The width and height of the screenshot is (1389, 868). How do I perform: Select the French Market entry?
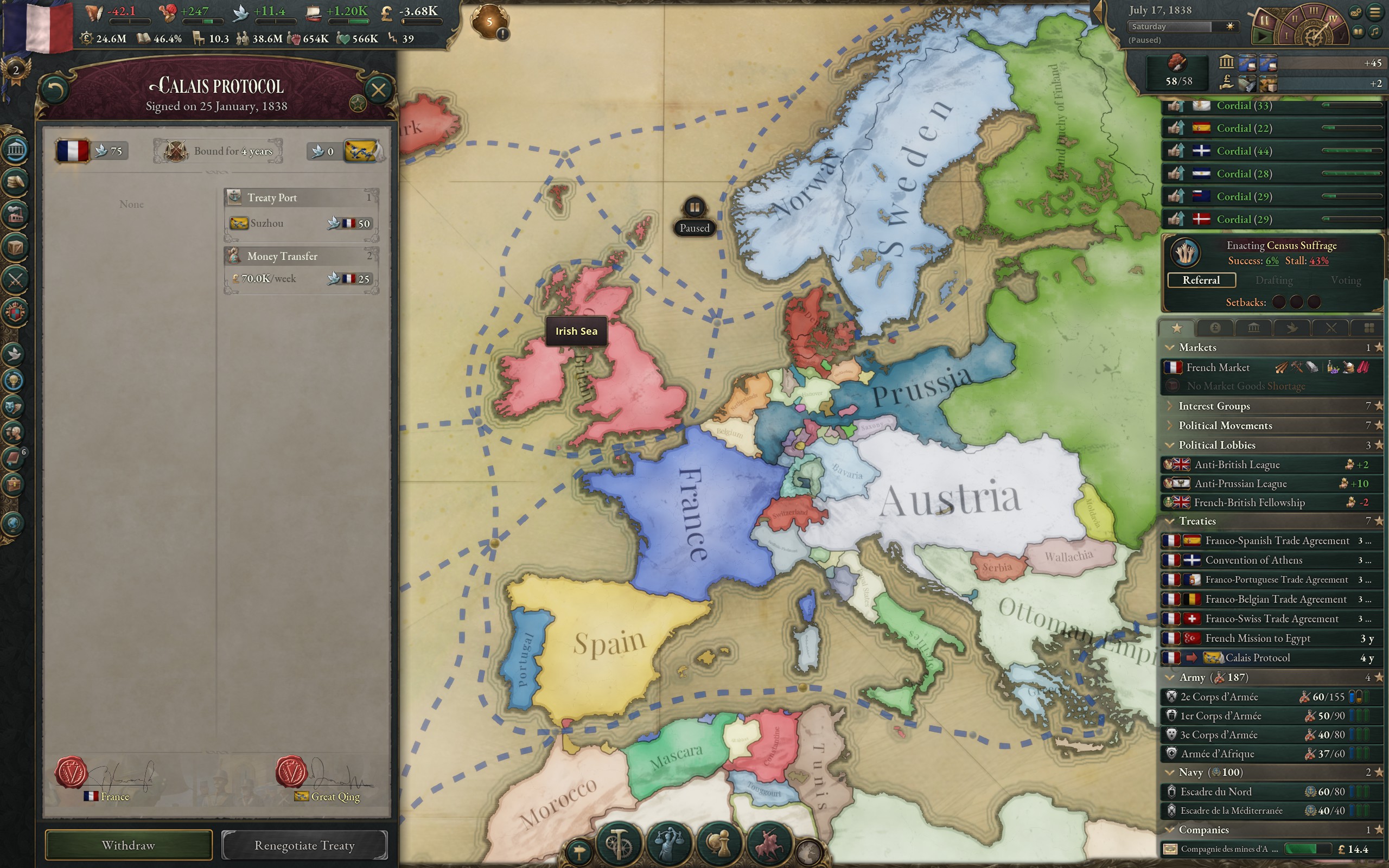[1219, 367]
